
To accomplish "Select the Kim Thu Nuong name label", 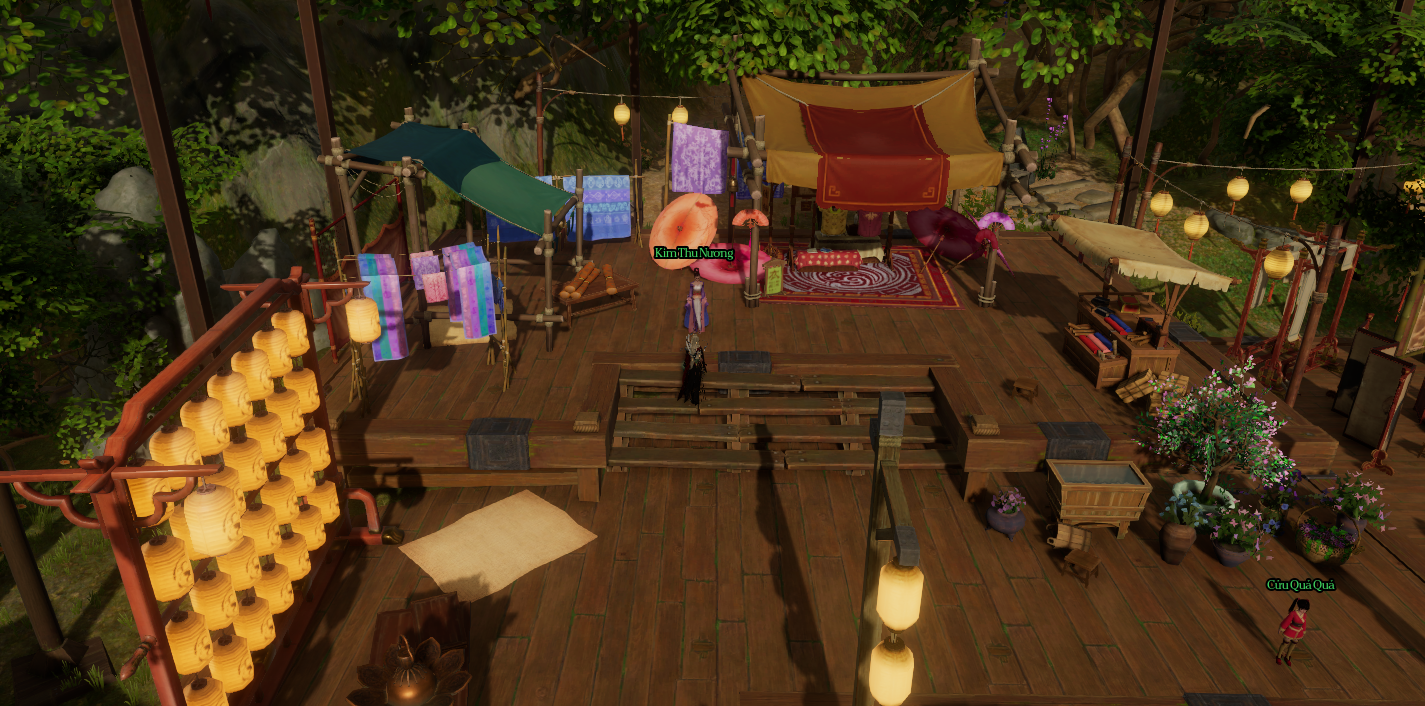I will (x=694, y=253).
